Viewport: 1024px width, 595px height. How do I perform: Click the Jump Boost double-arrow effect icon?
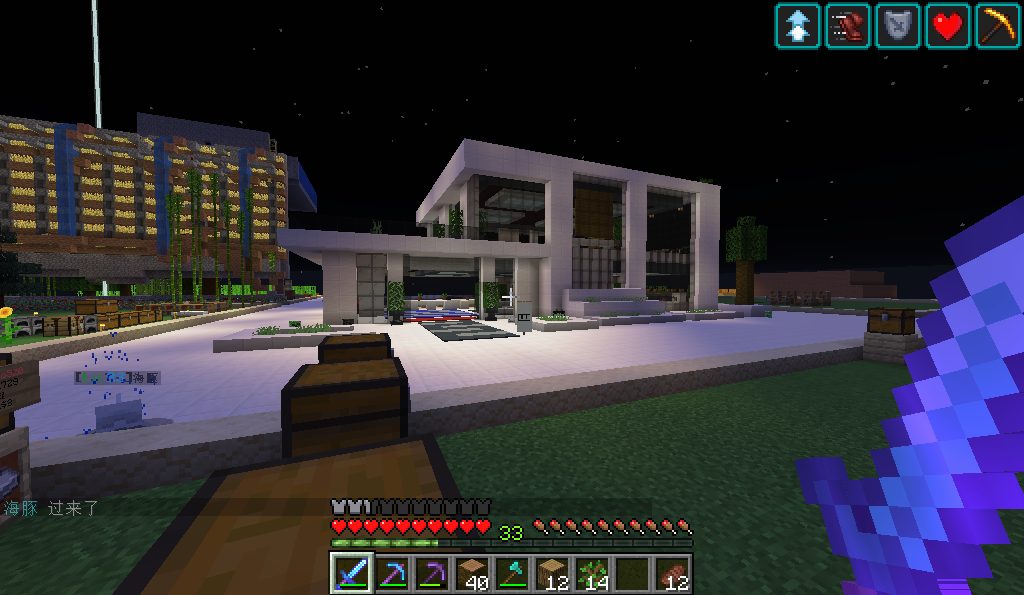tap(797, 26)
